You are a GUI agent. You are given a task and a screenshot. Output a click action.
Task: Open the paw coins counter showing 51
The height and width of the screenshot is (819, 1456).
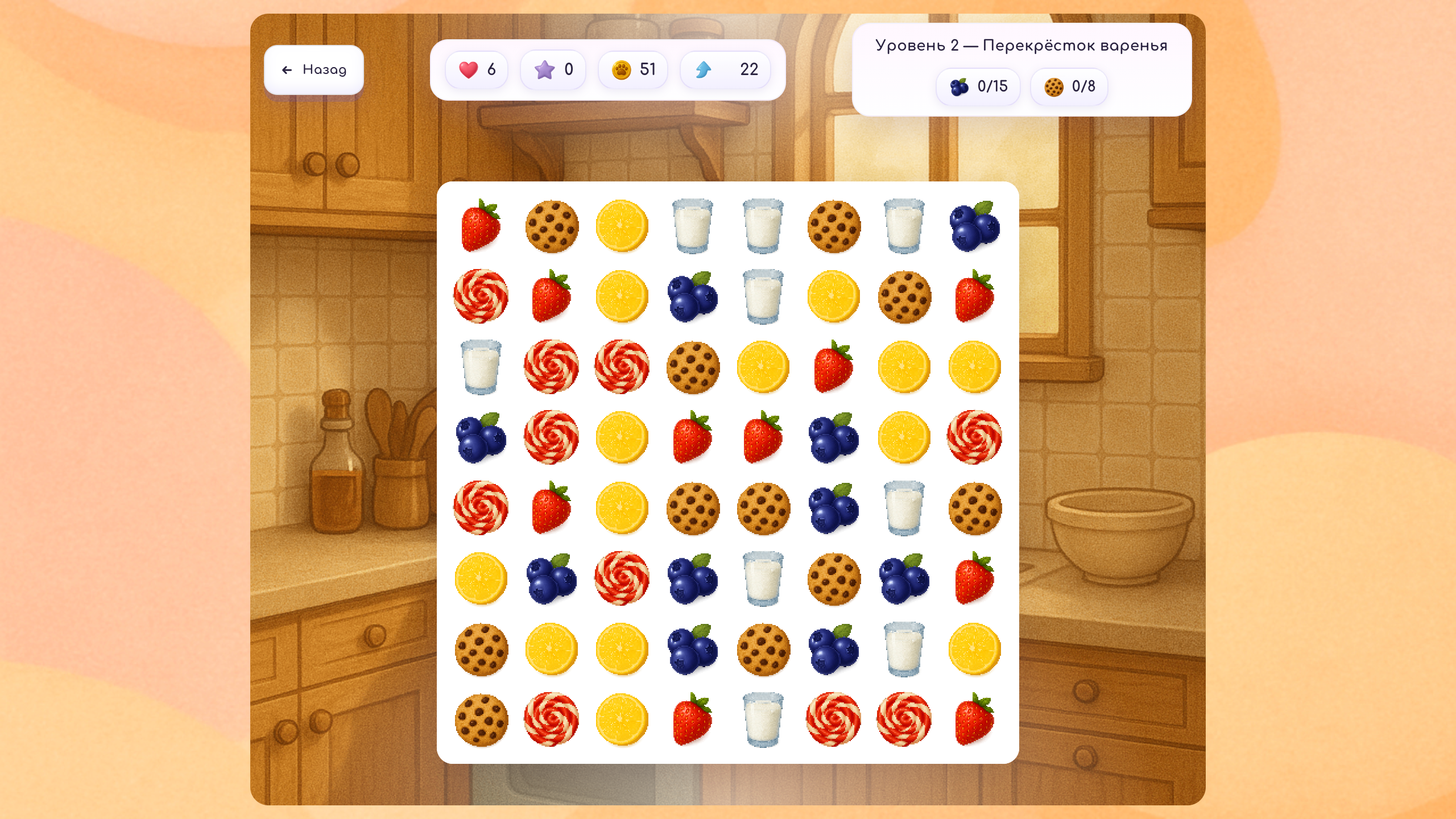(632, 69)
